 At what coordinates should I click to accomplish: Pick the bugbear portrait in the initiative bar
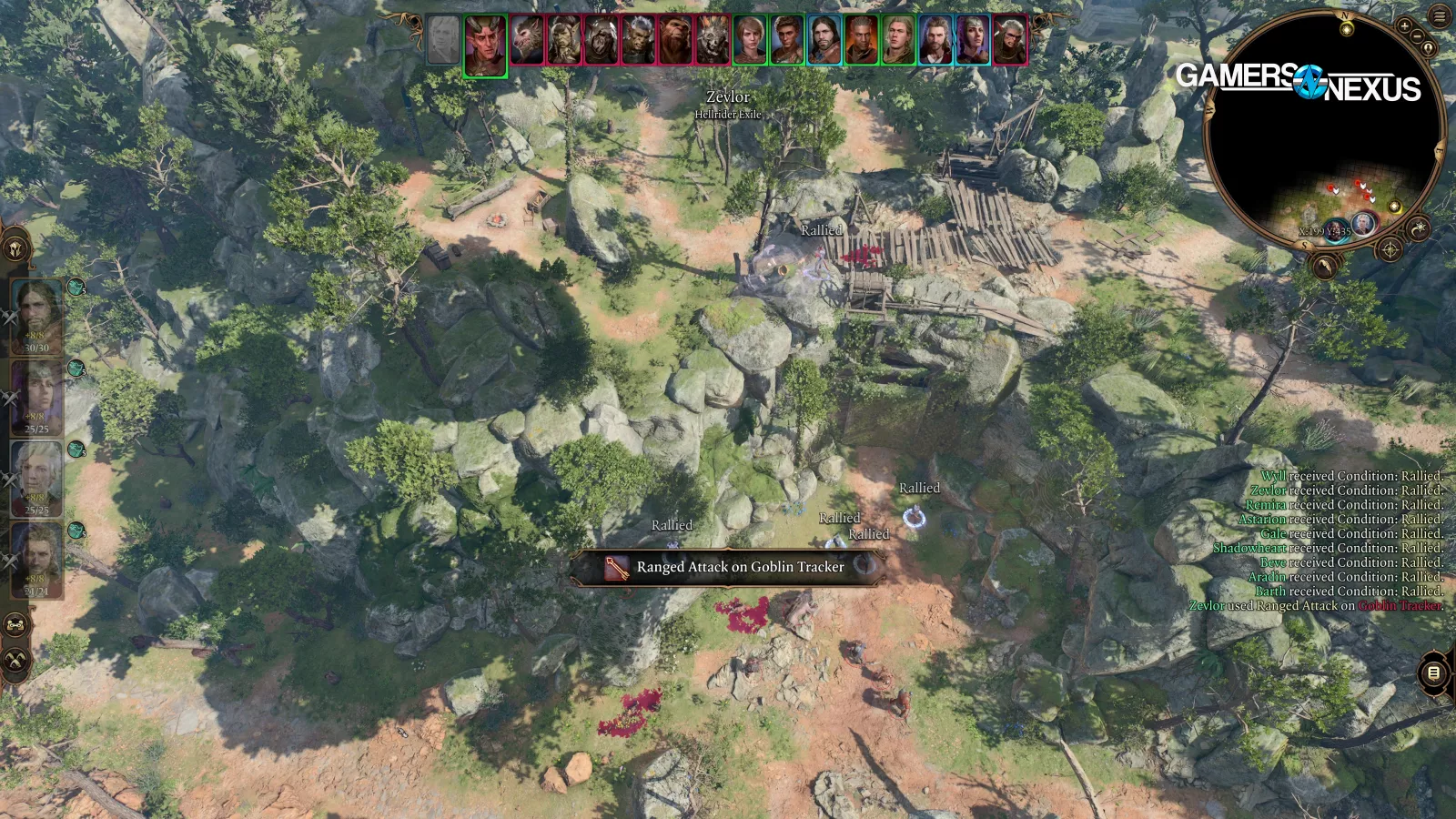pyautogui.click(x=674, y=41)
